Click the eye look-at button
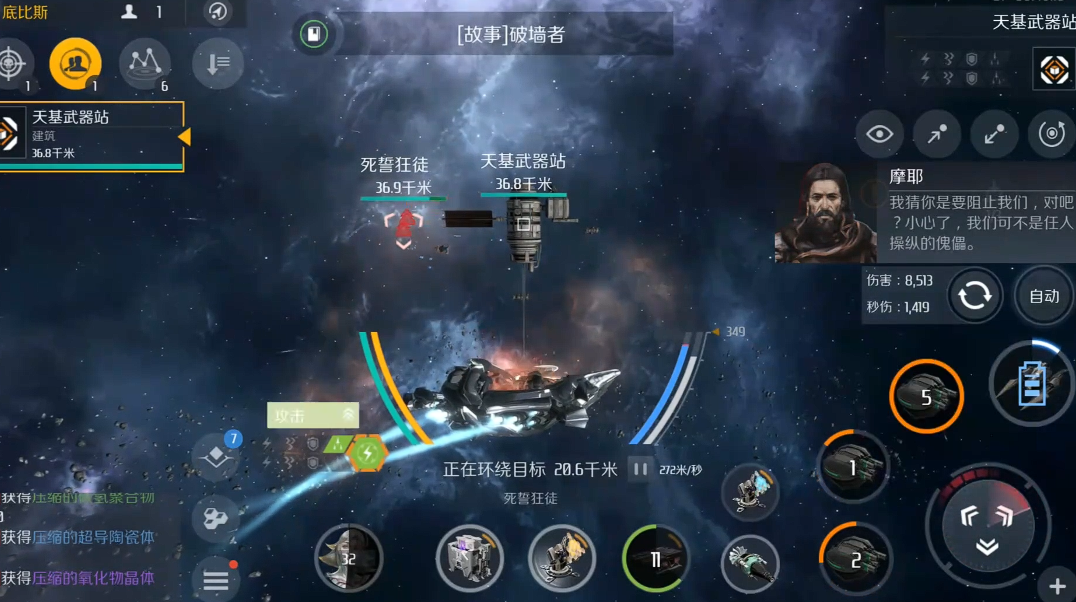This screenshot has height=602, width=1076. tap(879, 135)
